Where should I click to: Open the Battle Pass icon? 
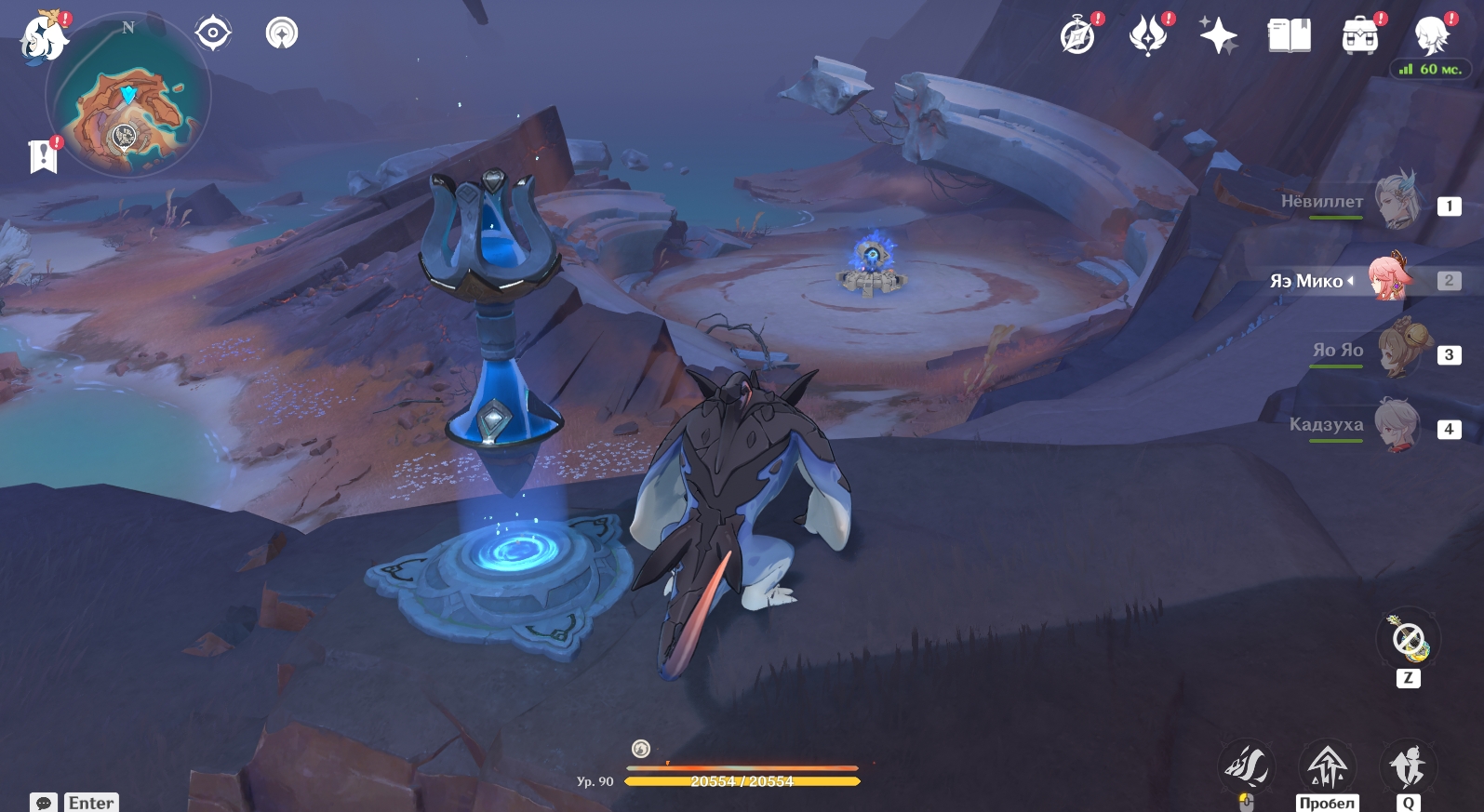tap(1148, 36)
